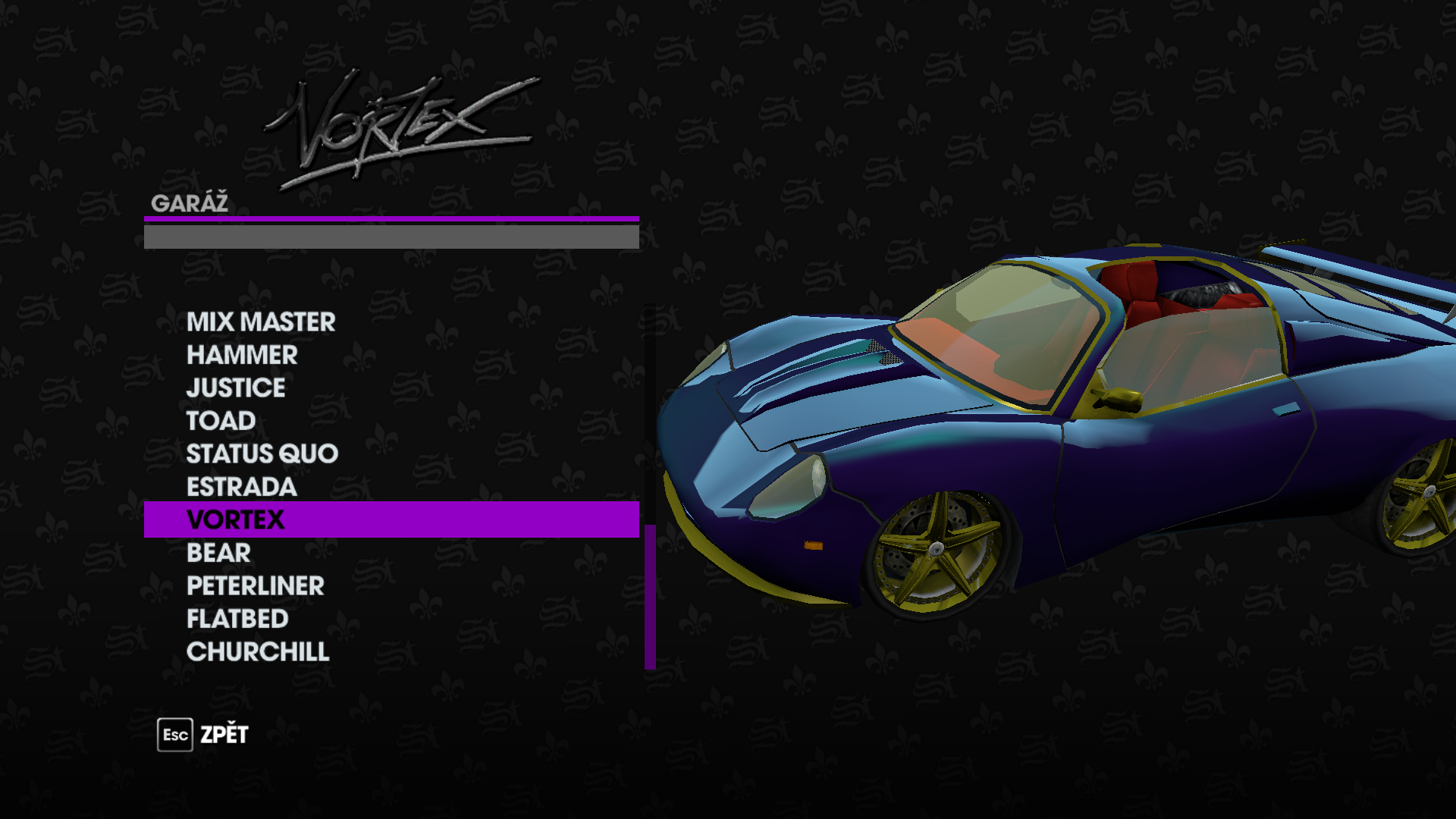Choose the Status Quo vehicle
The height and width of the screenshot is (819, 1456).
(x=262, y=453)
